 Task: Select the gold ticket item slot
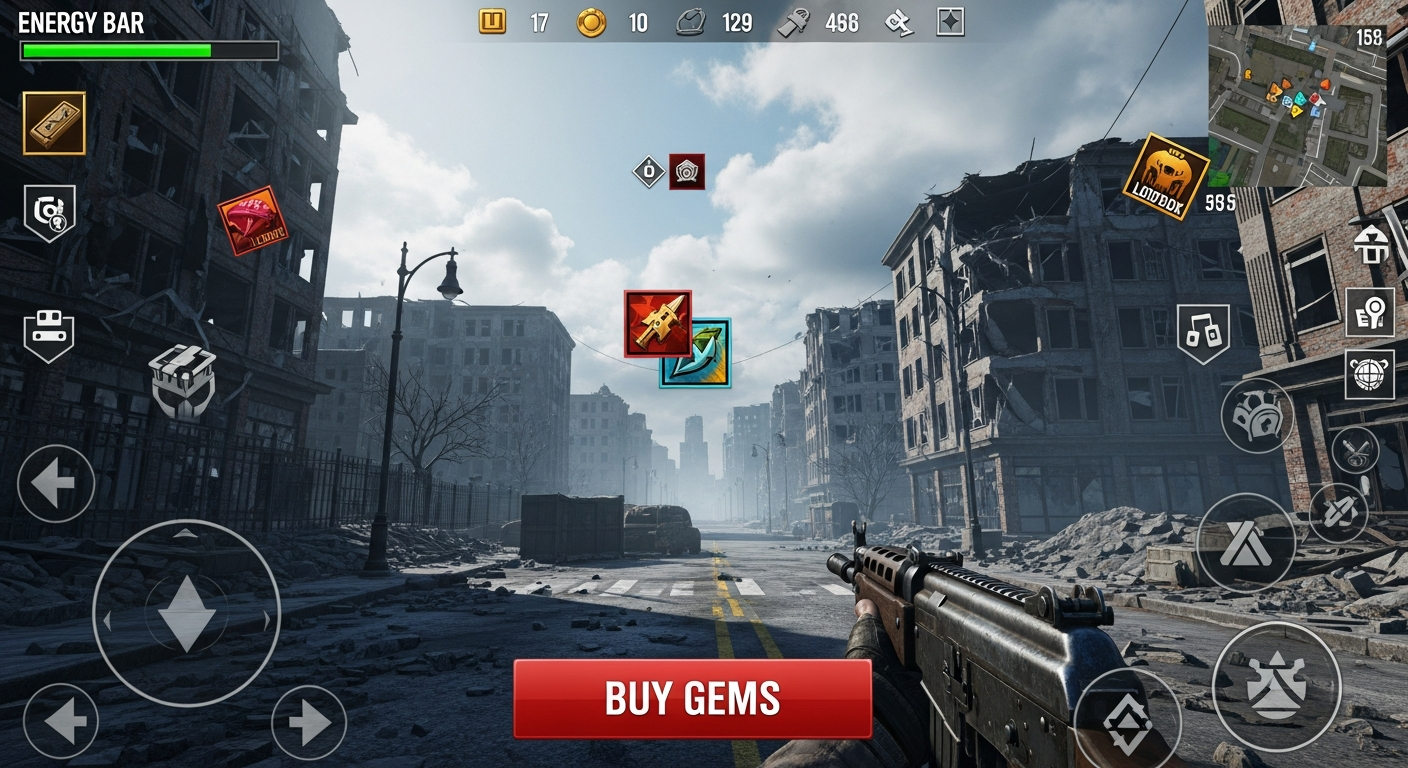pos(54,123)
